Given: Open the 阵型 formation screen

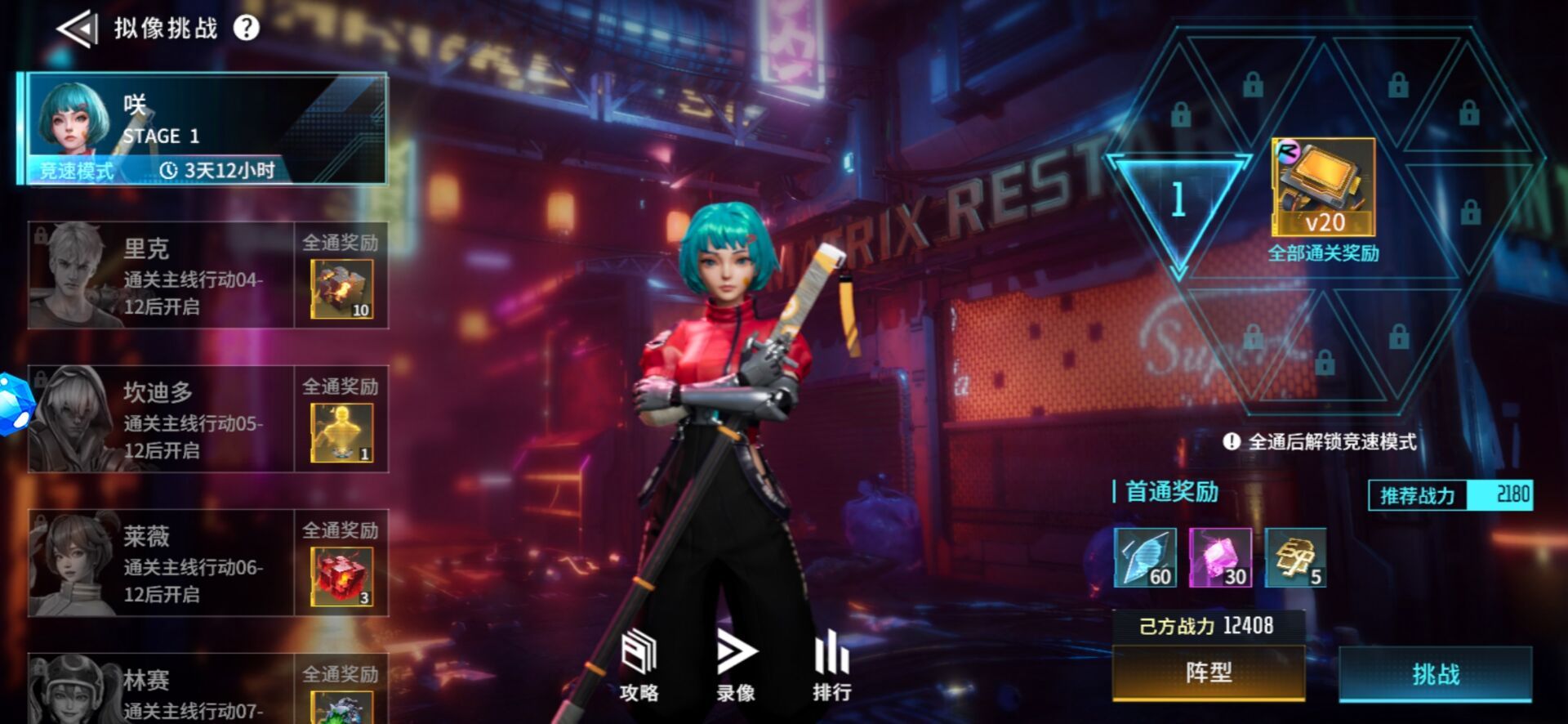Looking at the screenshot, I should pyautogui.click(x=1208, y=673).
